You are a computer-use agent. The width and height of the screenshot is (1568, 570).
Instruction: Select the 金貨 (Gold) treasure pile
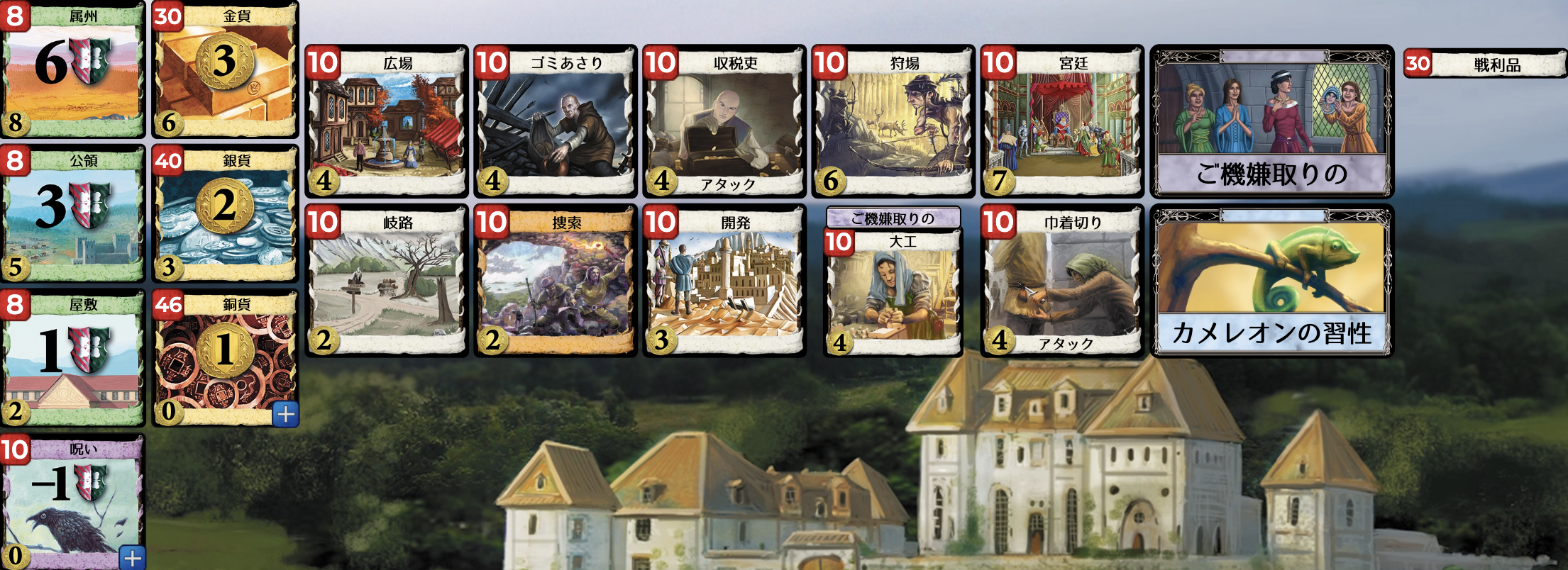click(x=223, y=71)
